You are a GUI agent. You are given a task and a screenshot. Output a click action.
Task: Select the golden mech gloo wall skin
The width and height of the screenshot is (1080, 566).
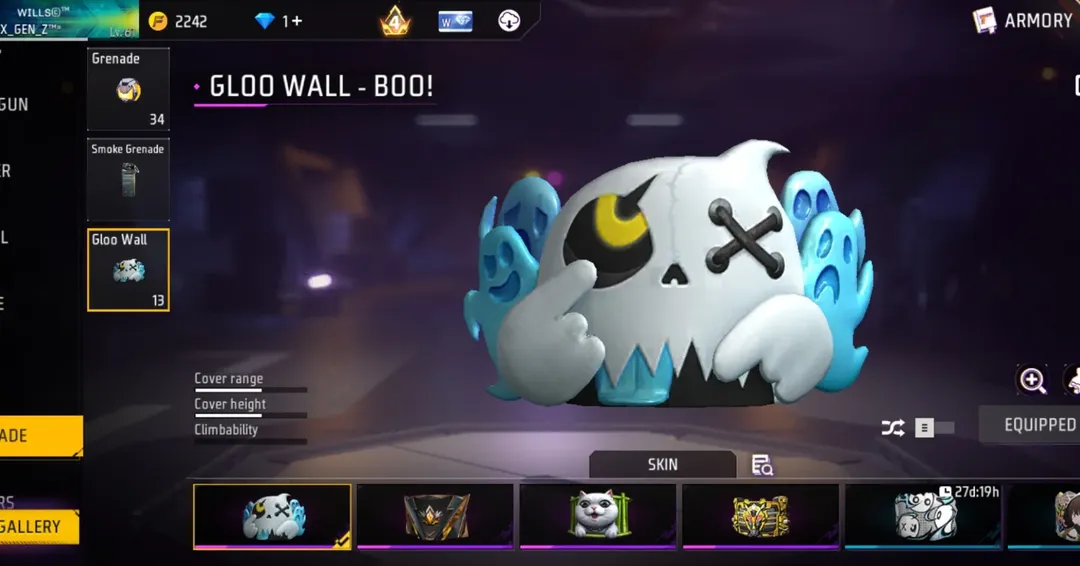(761, 516)
